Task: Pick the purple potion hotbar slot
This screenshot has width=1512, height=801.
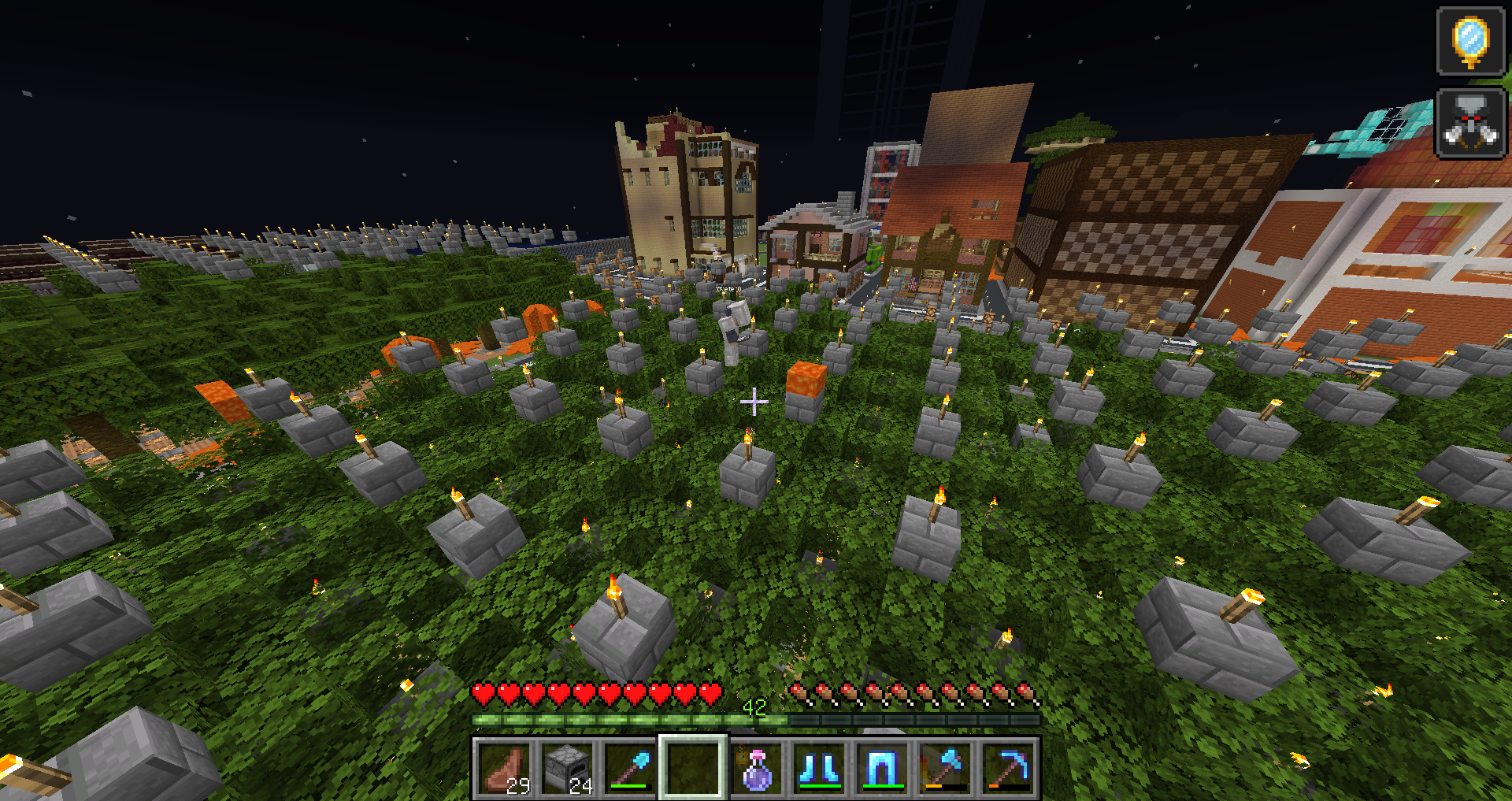Action: 756,768
